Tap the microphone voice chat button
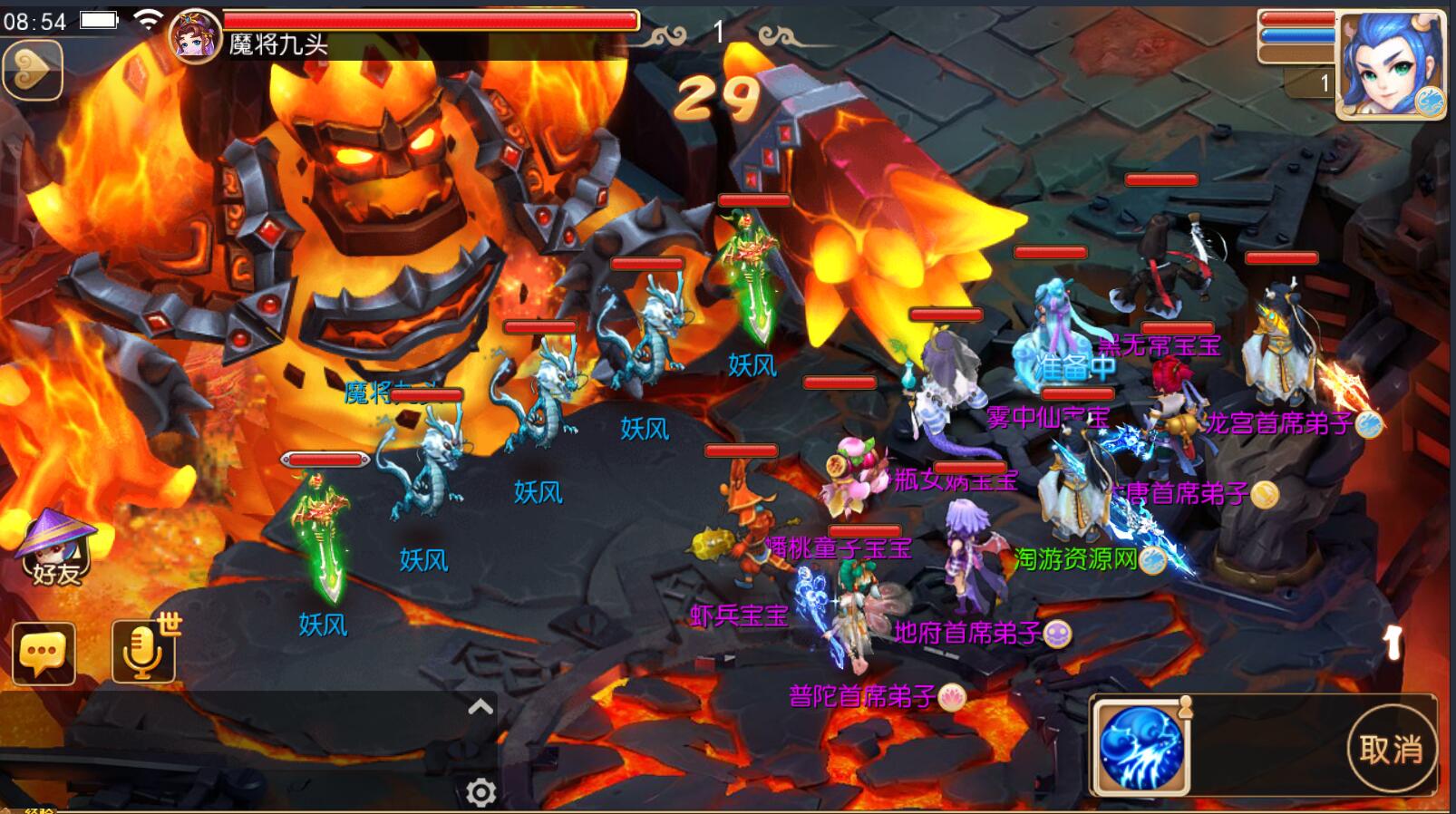 tap(142, 651)
